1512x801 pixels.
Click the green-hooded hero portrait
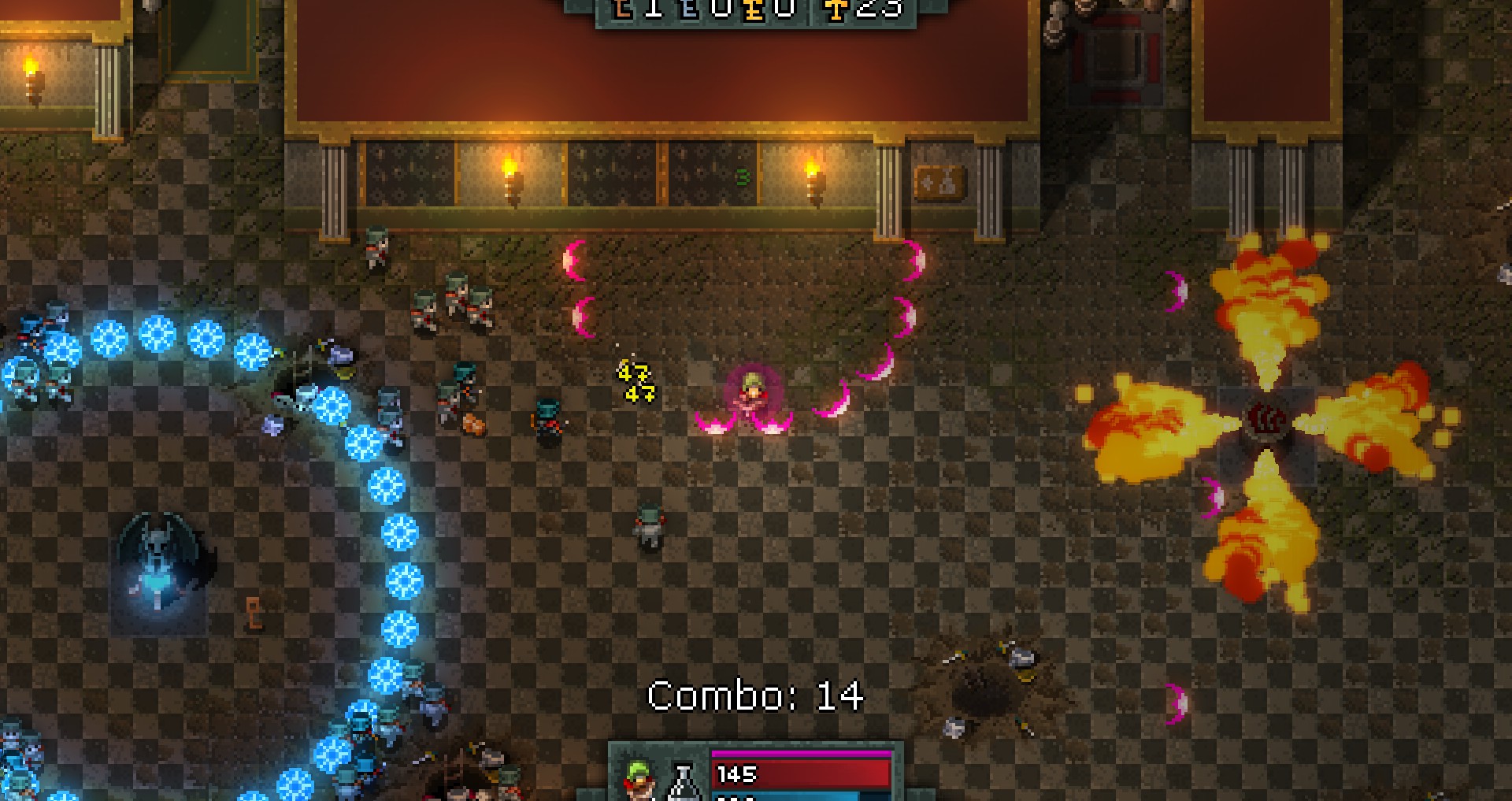640,780
